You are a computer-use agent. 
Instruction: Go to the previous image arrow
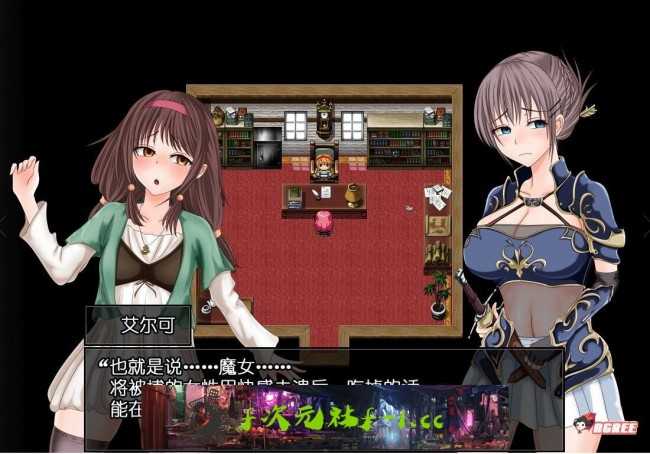[5, 227]
